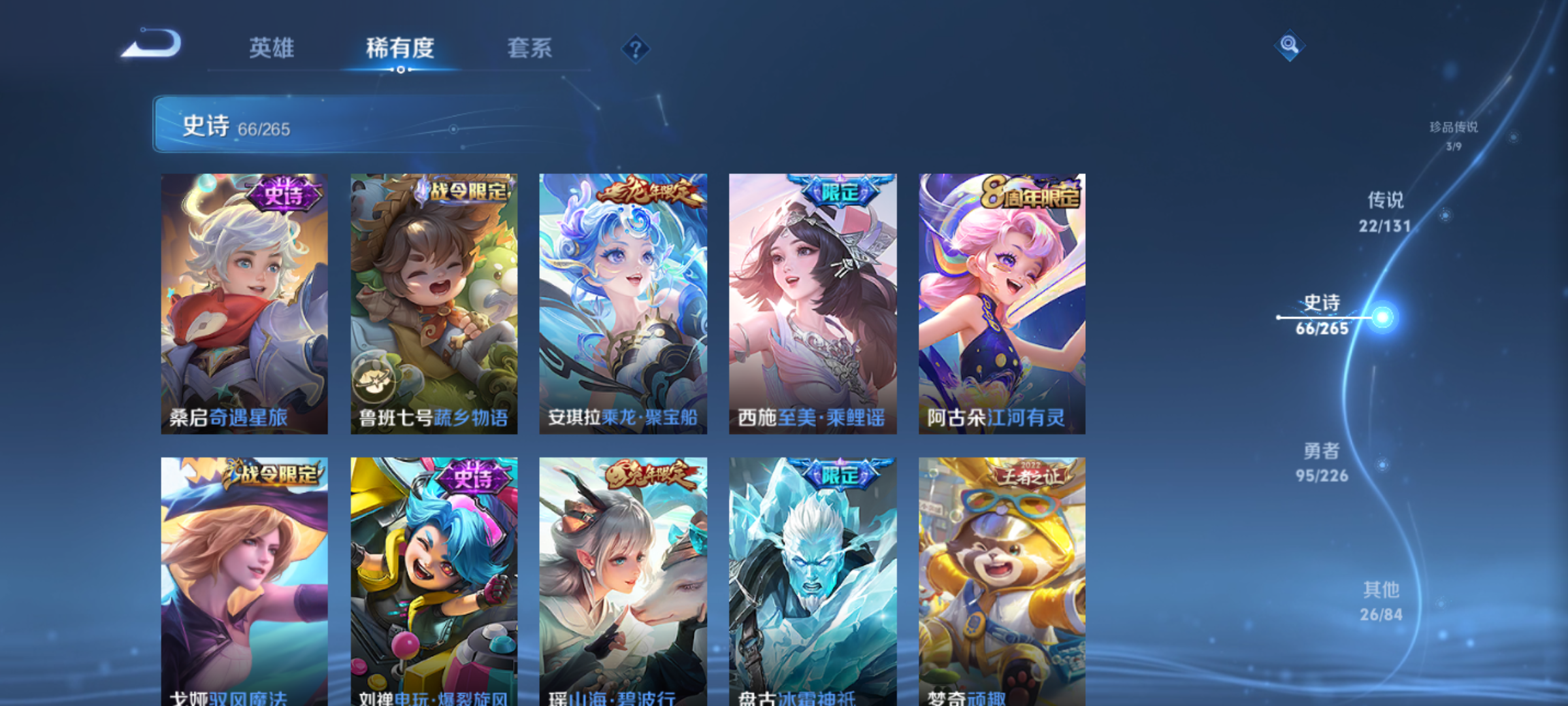1568x706 pixels.
Task: Select the 稀有度 tab
Action: point(400,48)
